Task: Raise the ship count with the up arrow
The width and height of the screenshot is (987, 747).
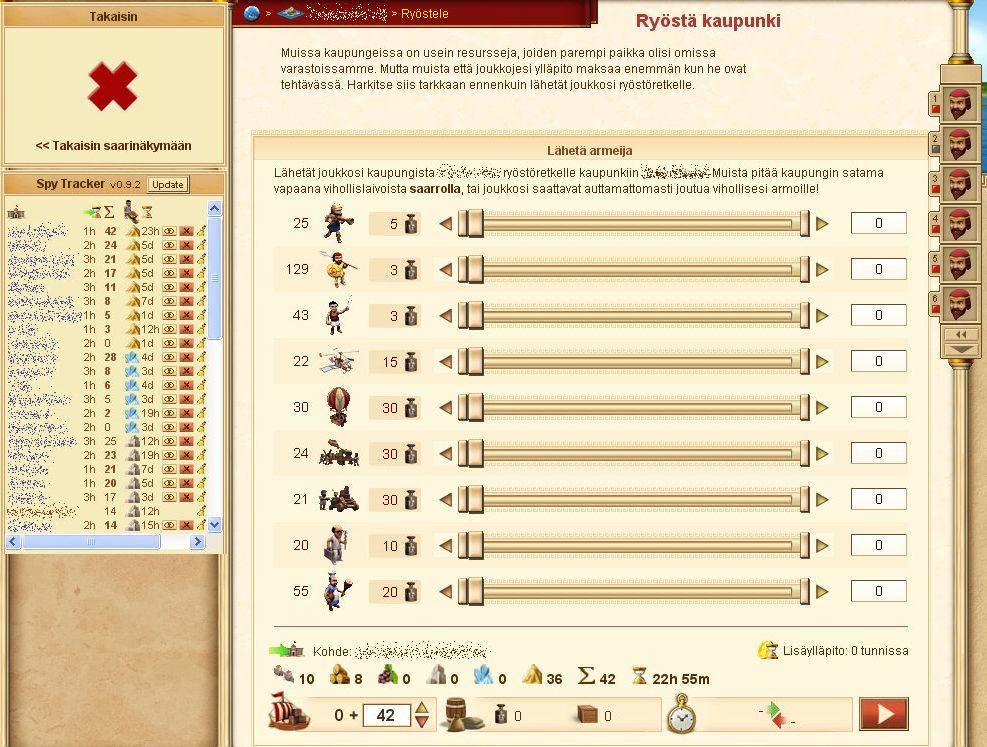Action: tap(422, 709)
